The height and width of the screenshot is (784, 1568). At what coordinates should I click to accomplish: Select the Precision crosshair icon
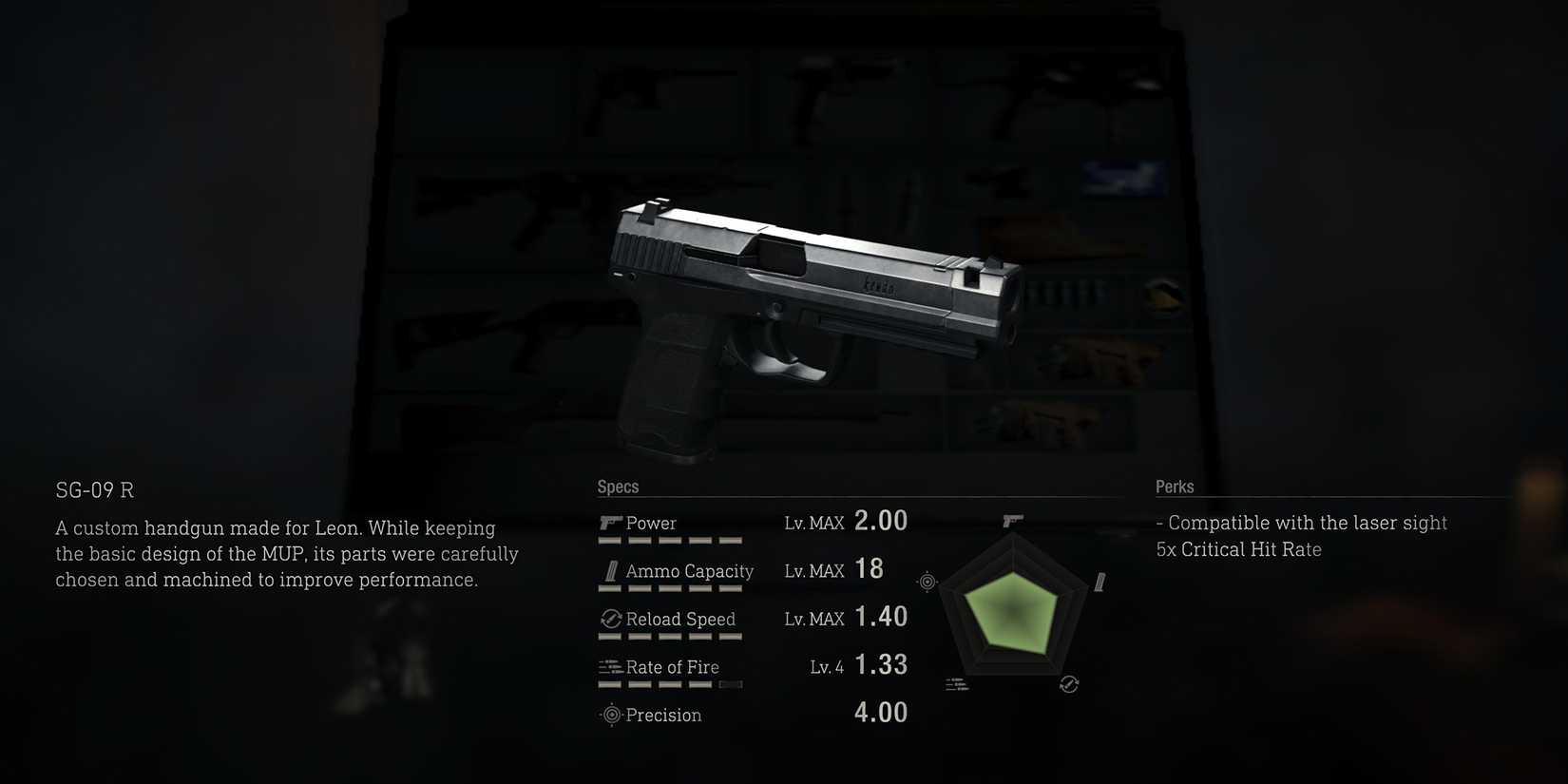(610, 715)
